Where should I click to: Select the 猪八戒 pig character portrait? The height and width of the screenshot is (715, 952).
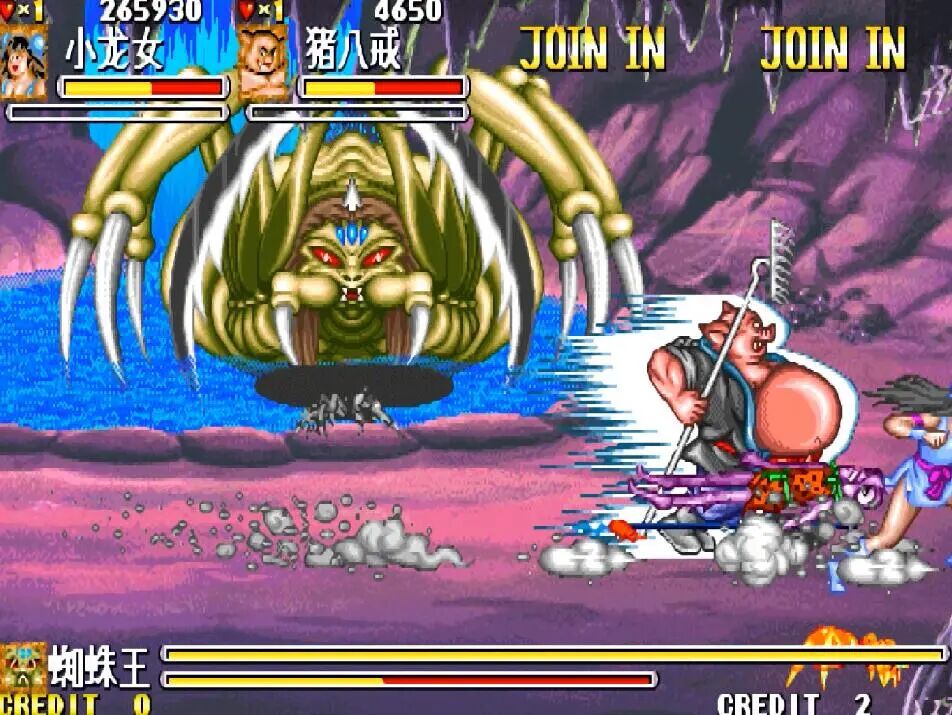263,62
